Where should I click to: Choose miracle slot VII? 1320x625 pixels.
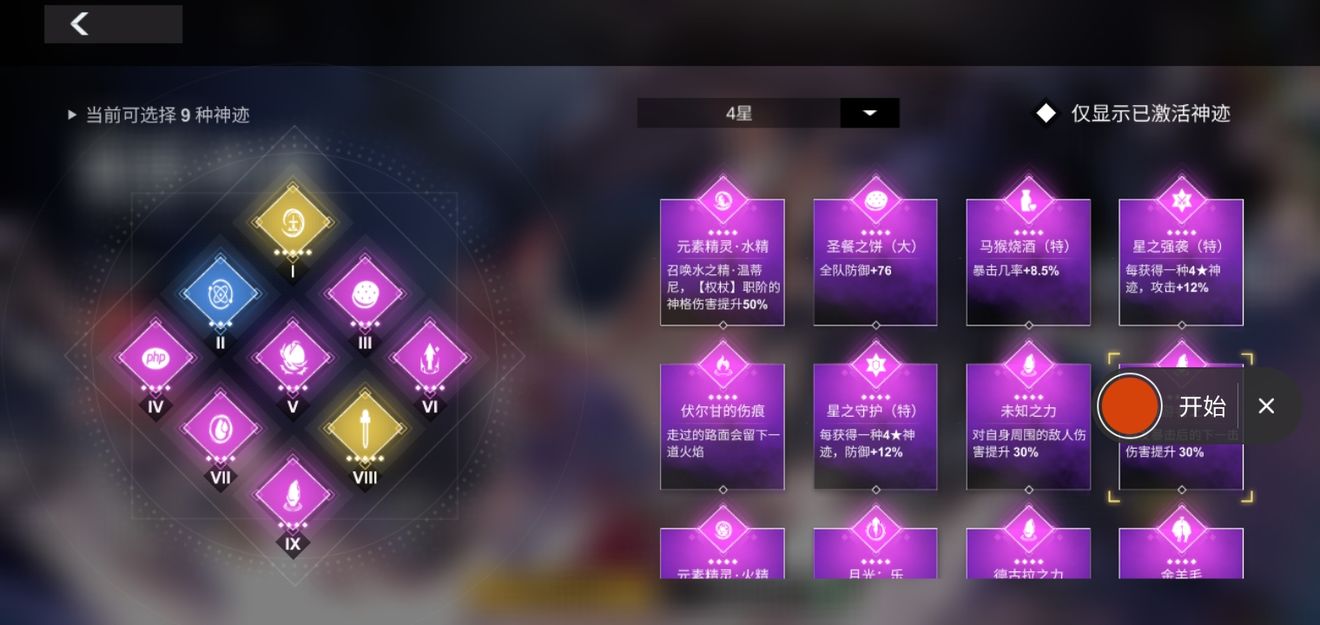[x=220, y=428]
